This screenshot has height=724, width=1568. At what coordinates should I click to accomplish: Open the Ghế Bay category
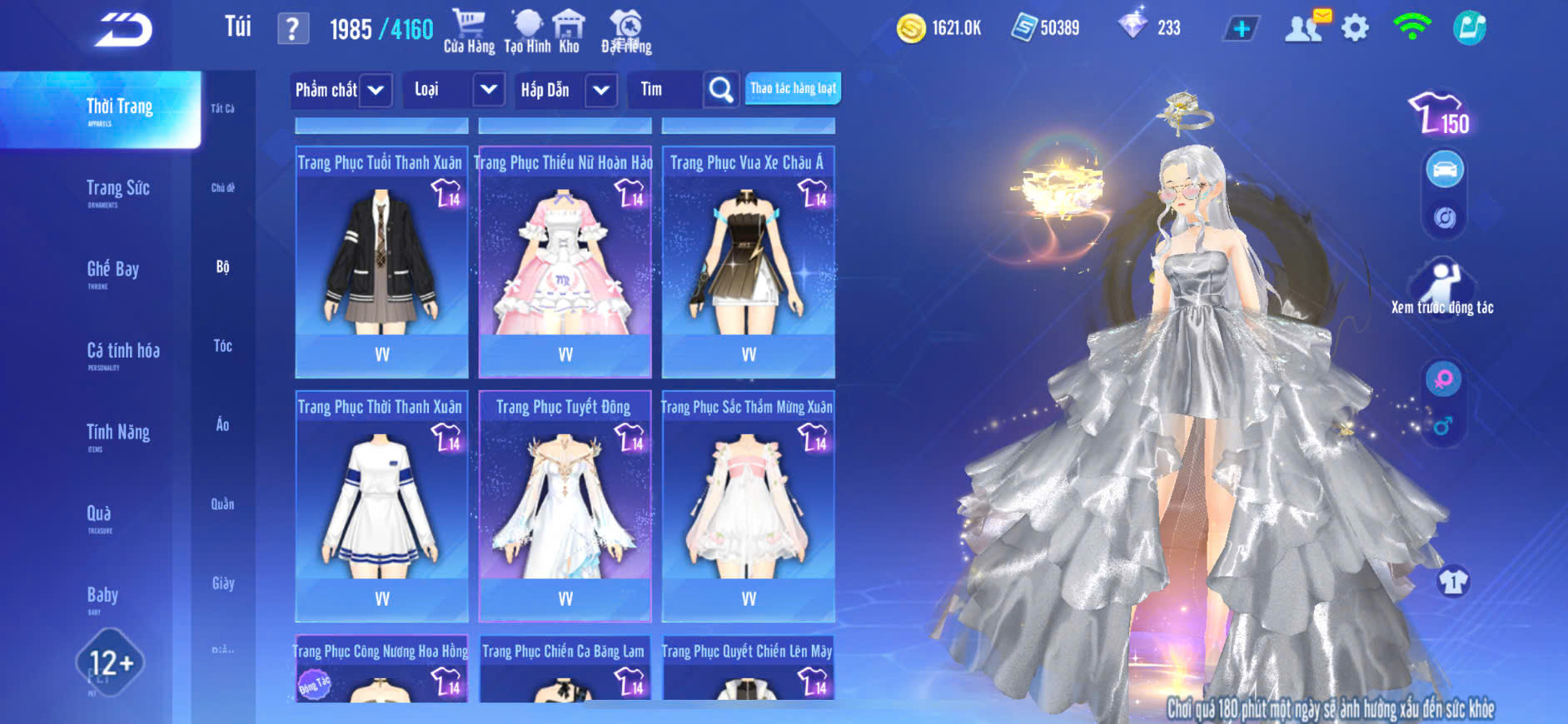click(112, 270)
